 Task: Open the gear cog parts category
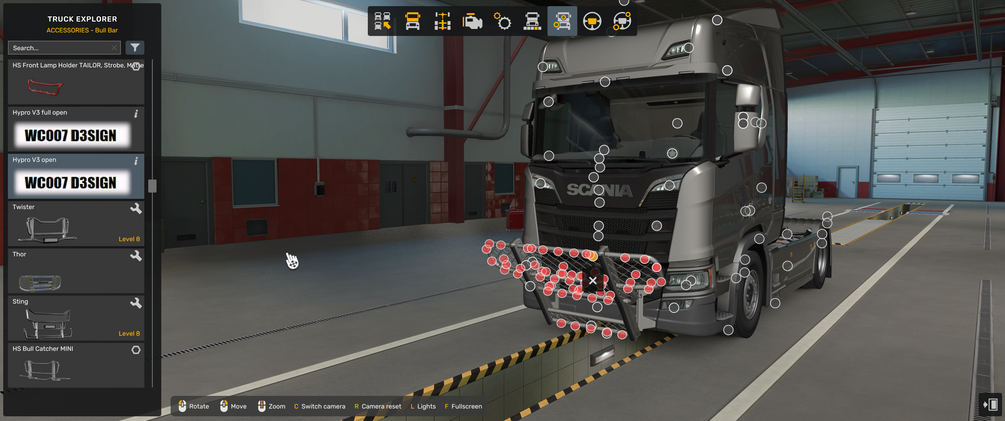tap(503, 21)
